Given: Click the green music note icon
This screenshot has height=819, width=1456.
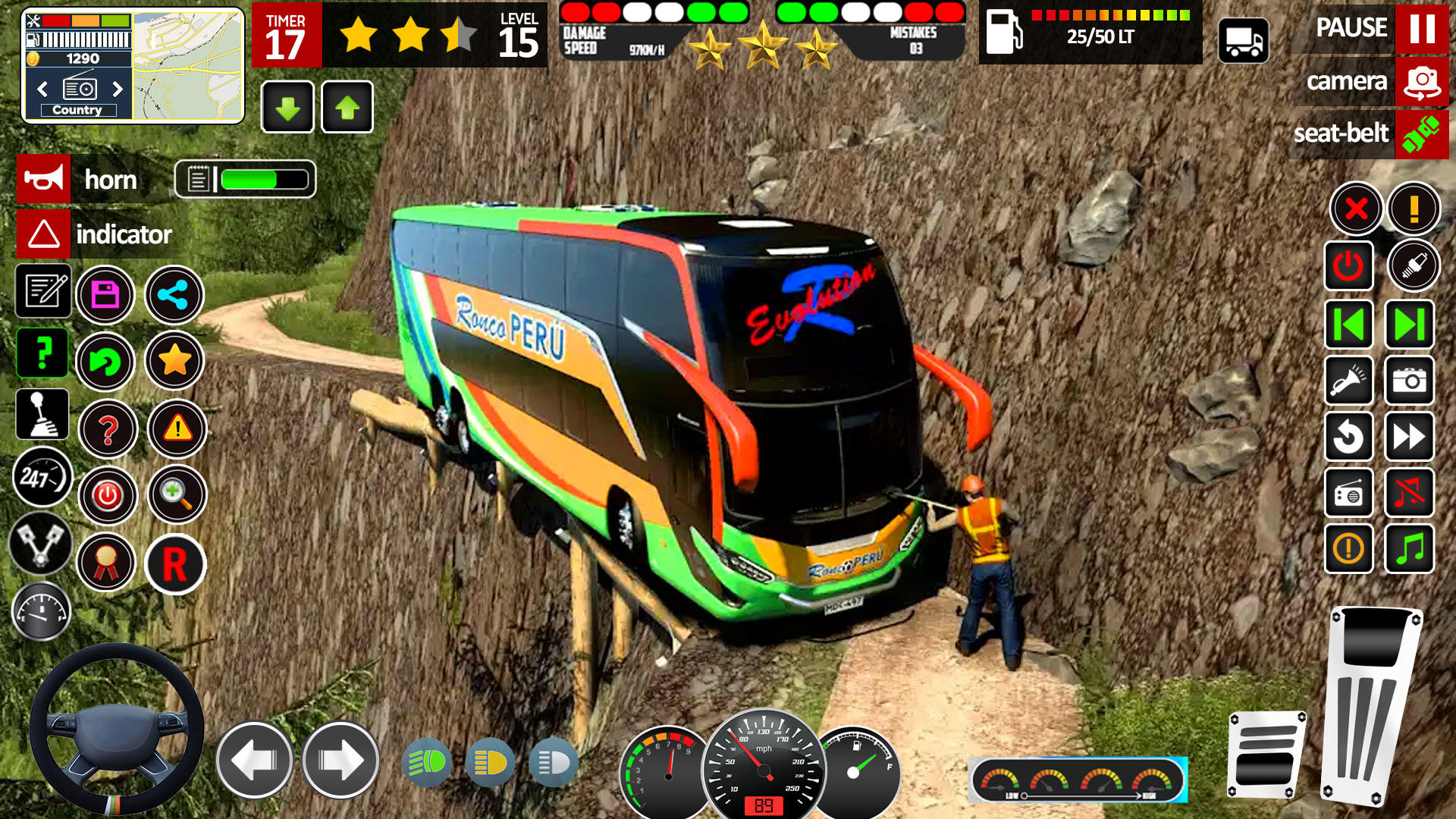Looking at the screenshot, I should coord(1410,548).
